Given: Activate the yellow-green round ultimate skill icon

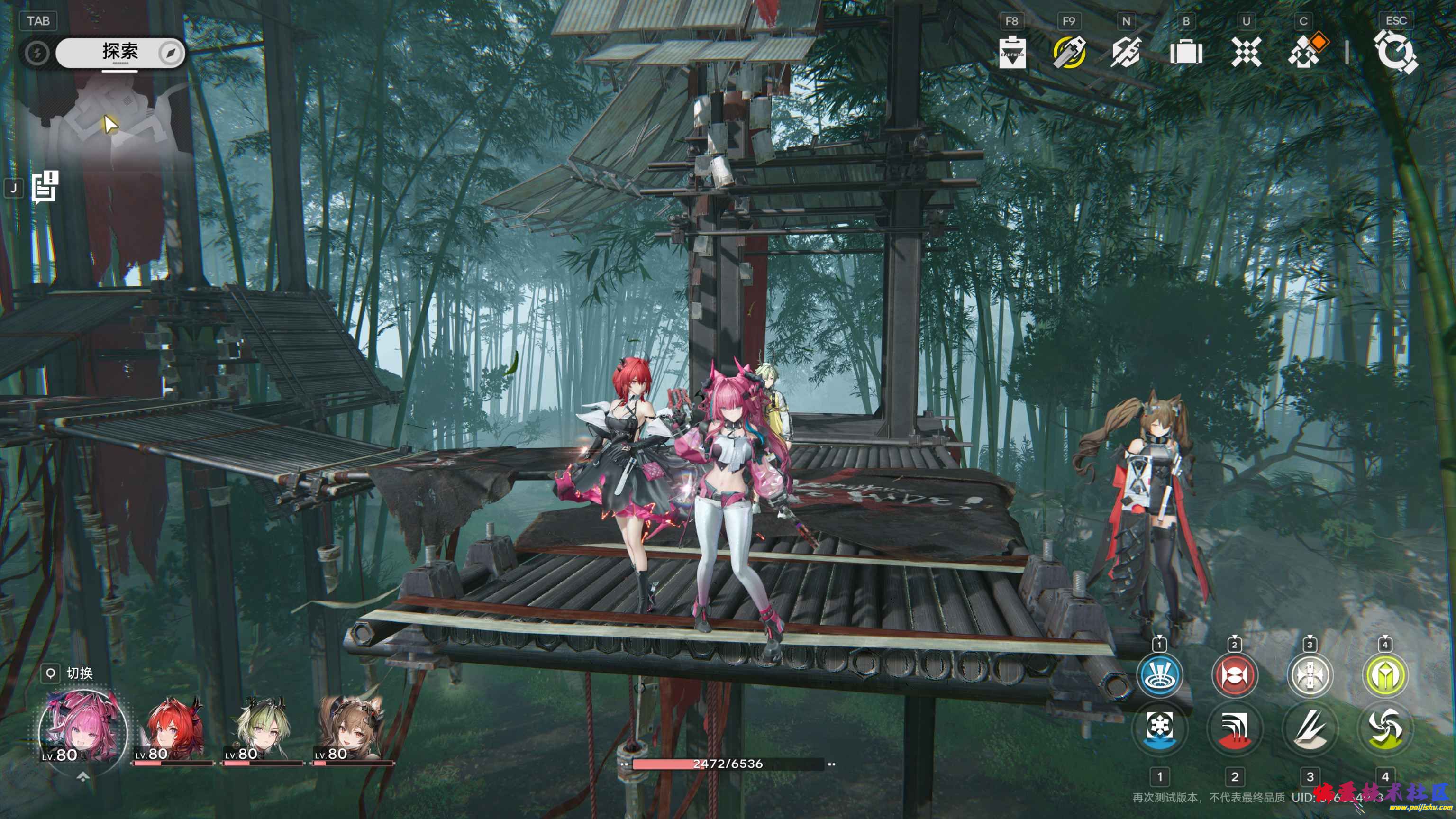Looking at the screenshot, I should (x=1385, y=675).
